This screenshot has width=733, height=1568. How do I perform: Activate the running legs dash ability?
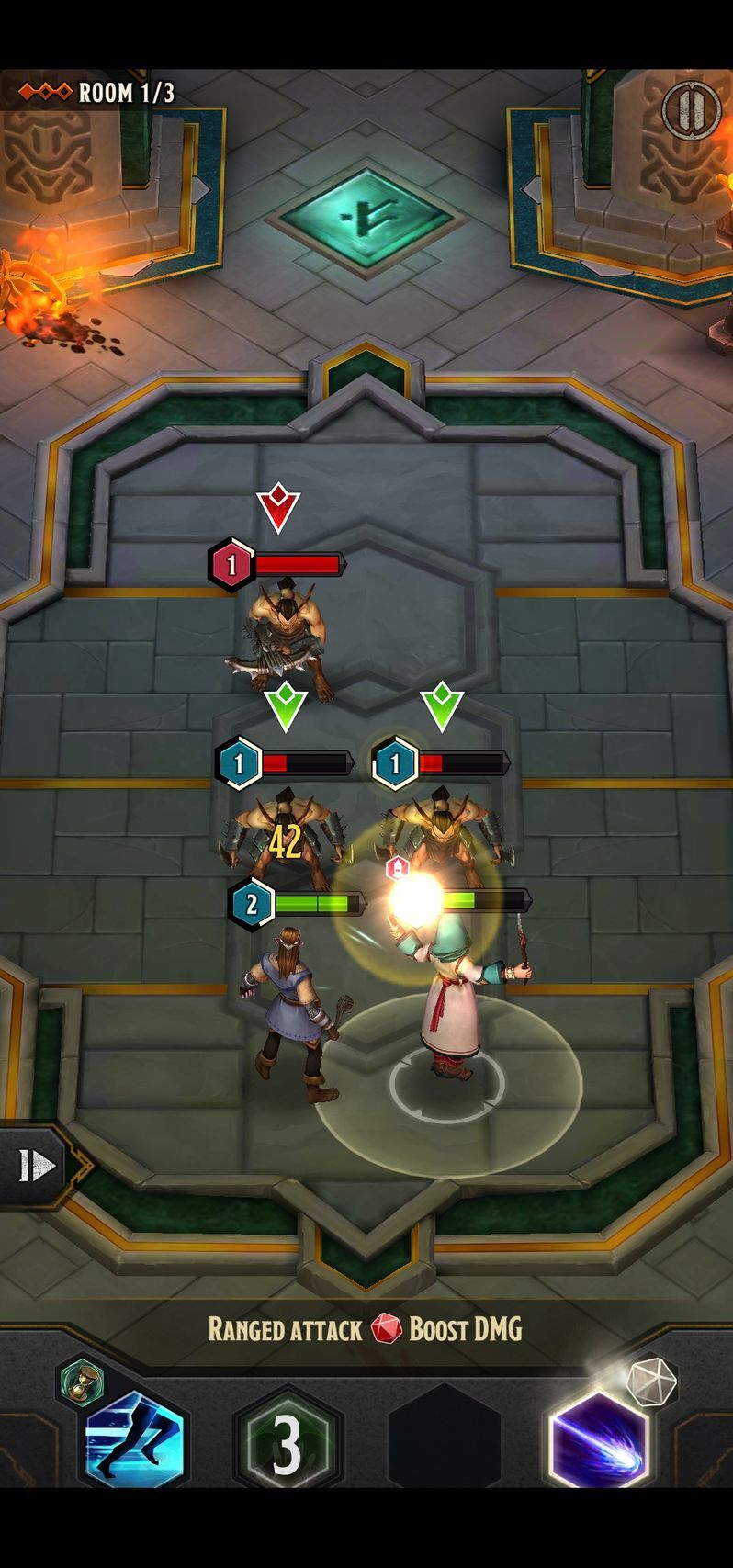[134, 1441]
